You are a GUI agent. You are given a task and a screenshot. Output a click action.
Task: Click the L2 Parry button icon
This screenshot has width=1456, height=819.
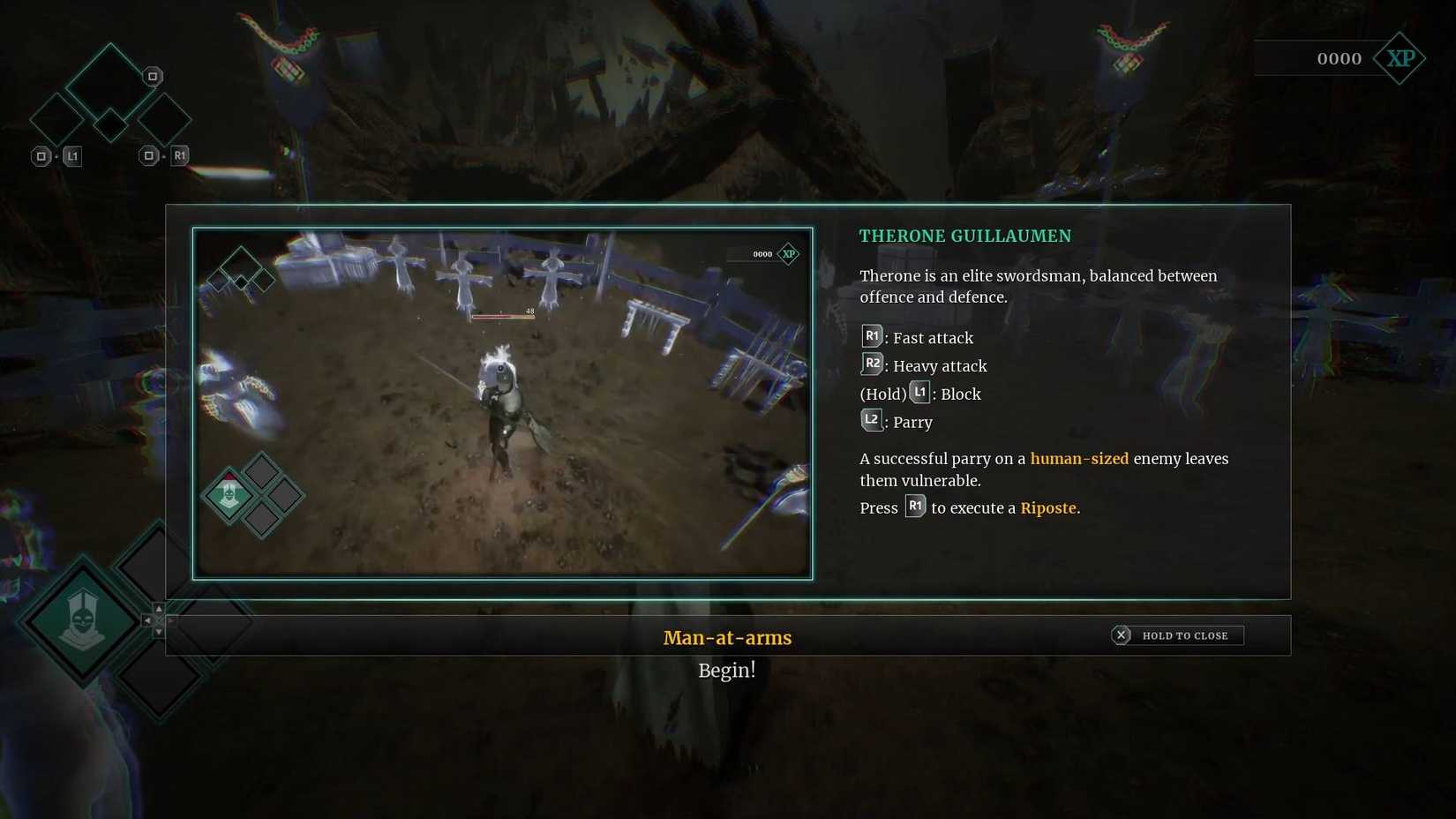pyautogui.click(x=871, y=419)
